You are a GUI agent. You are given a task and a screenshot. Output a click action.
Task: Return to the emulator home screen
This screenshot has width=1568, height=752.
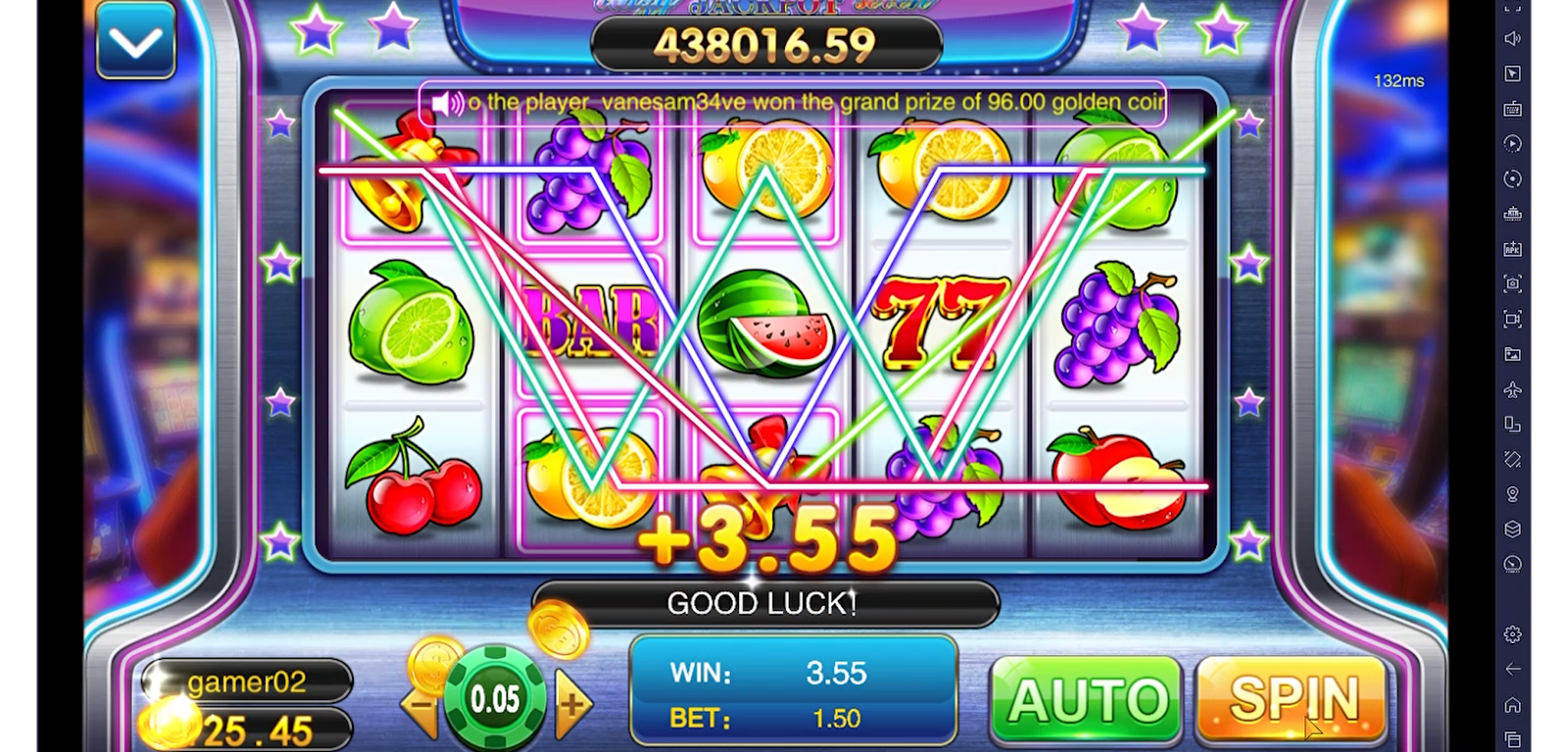tap(1512, 705)
